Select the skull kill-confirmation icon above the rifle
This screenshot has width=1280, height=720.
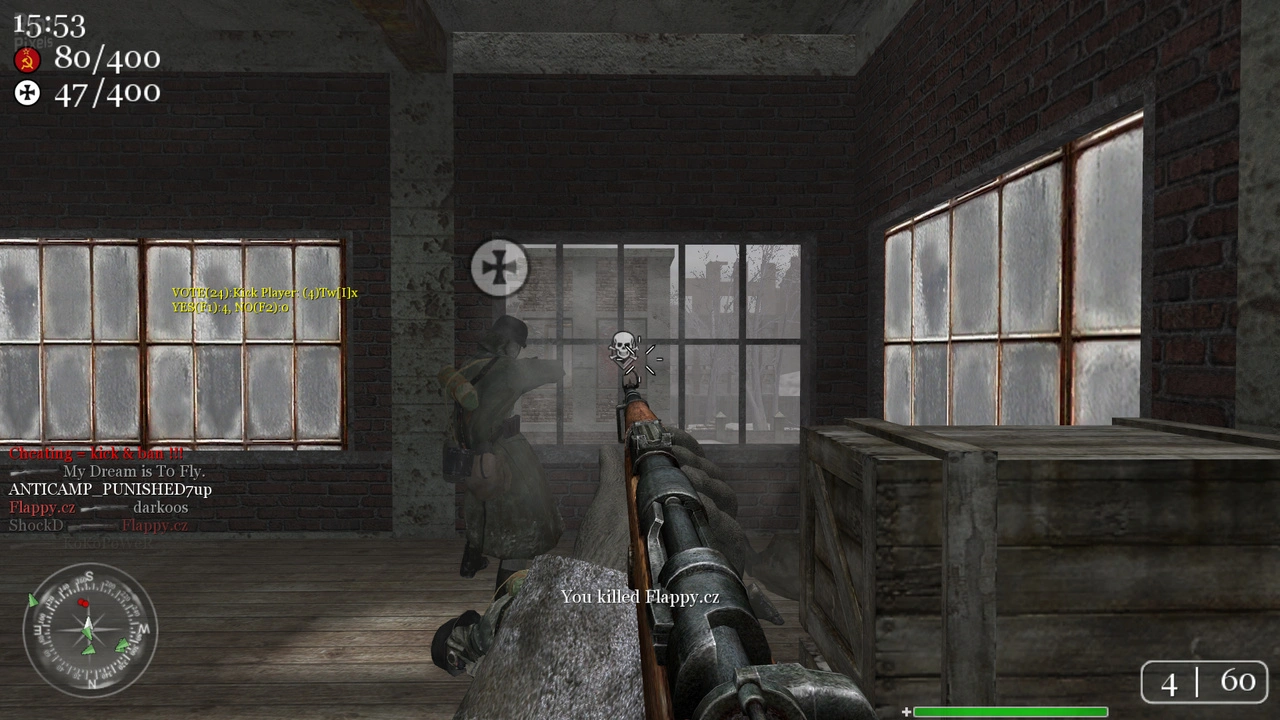coord(622,345)
